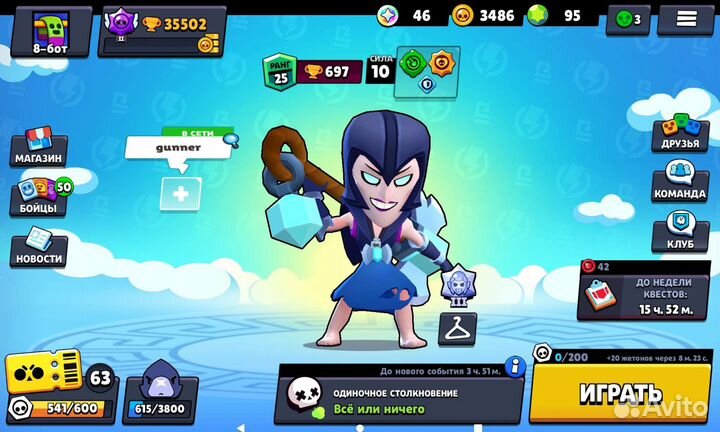The image size is (720, 432).
Task: Open the online friends counter icon
Action: pyautogui.click(x=630, y=18)
